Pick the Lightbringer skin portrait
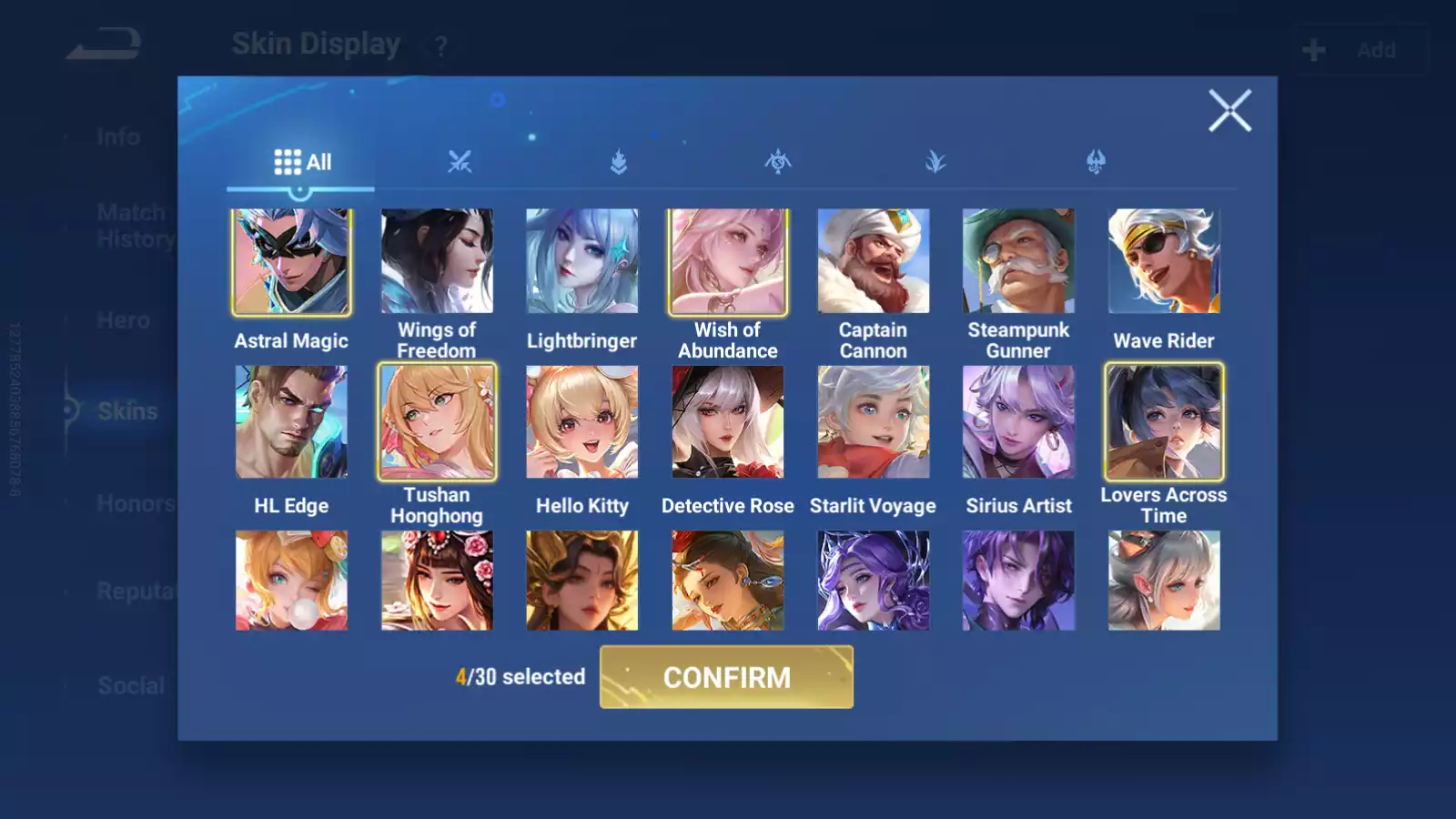Image resolution: width=1456 pixels, height=819 pixels. 582,262
